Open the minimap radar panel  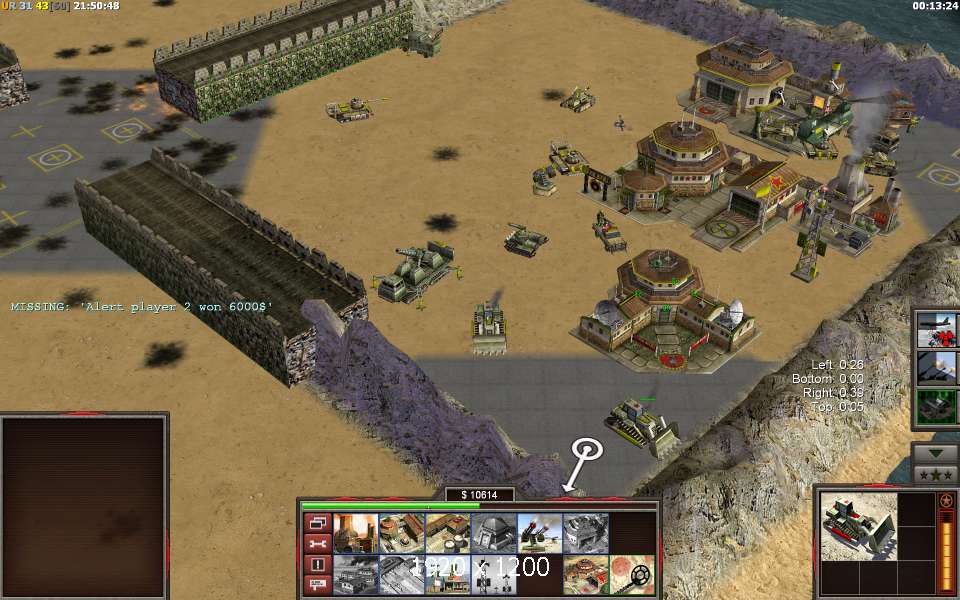click(x=83, y=505)
